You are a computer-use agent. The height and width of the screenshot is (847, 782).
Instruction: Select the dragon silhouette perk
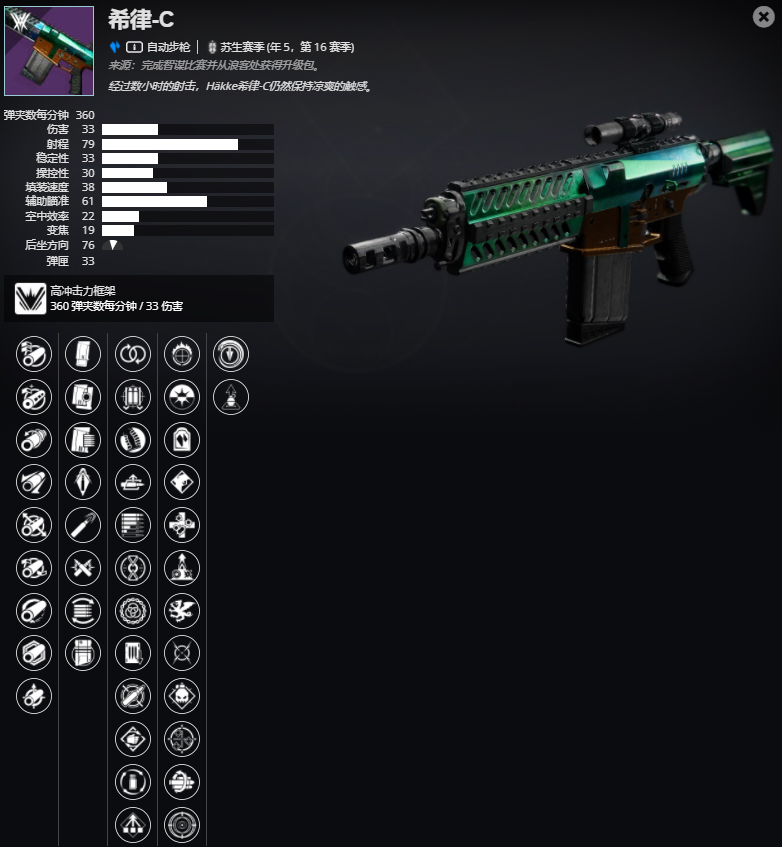pos(182,611)
